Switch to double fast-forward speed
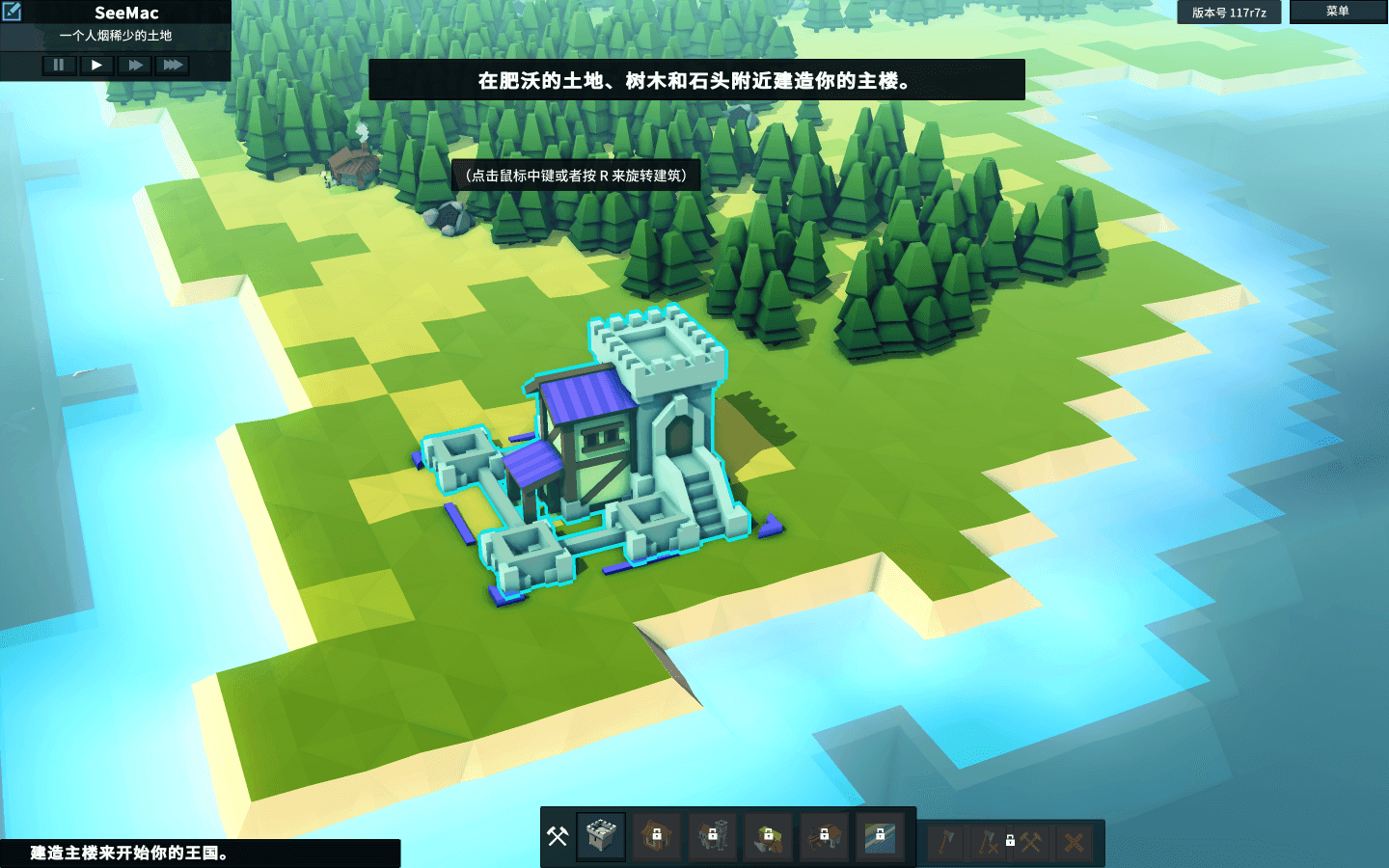1389x868 pixels. coord(135,65)
